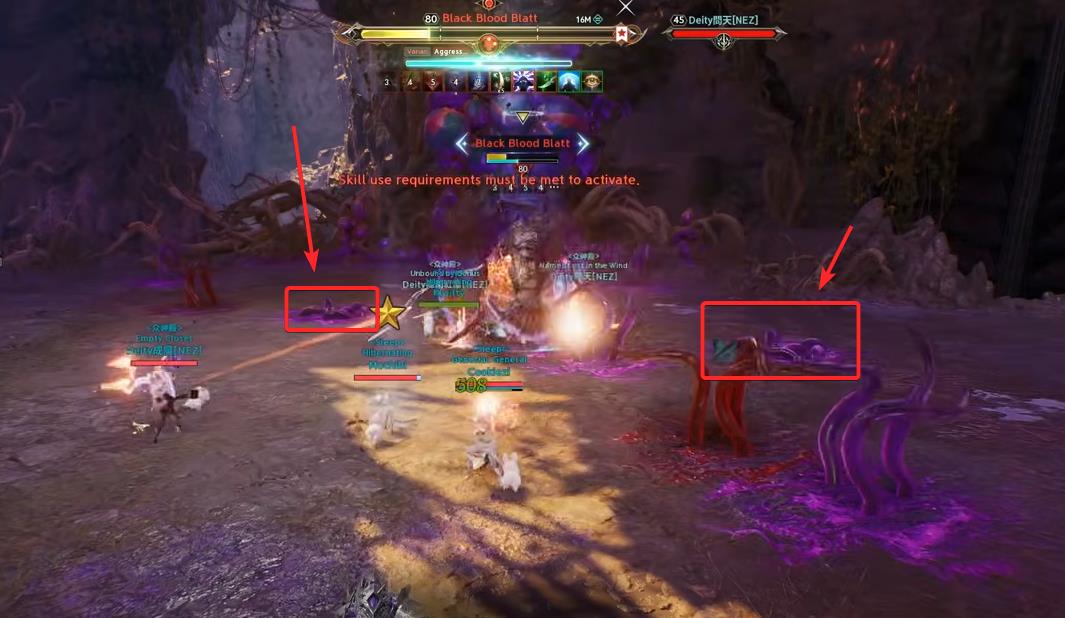The width and height of the screenshot is (1065, 618).
Task: Select the Deity問天[NEZ] target-of-target frame
Action: (x=723, y=34)
